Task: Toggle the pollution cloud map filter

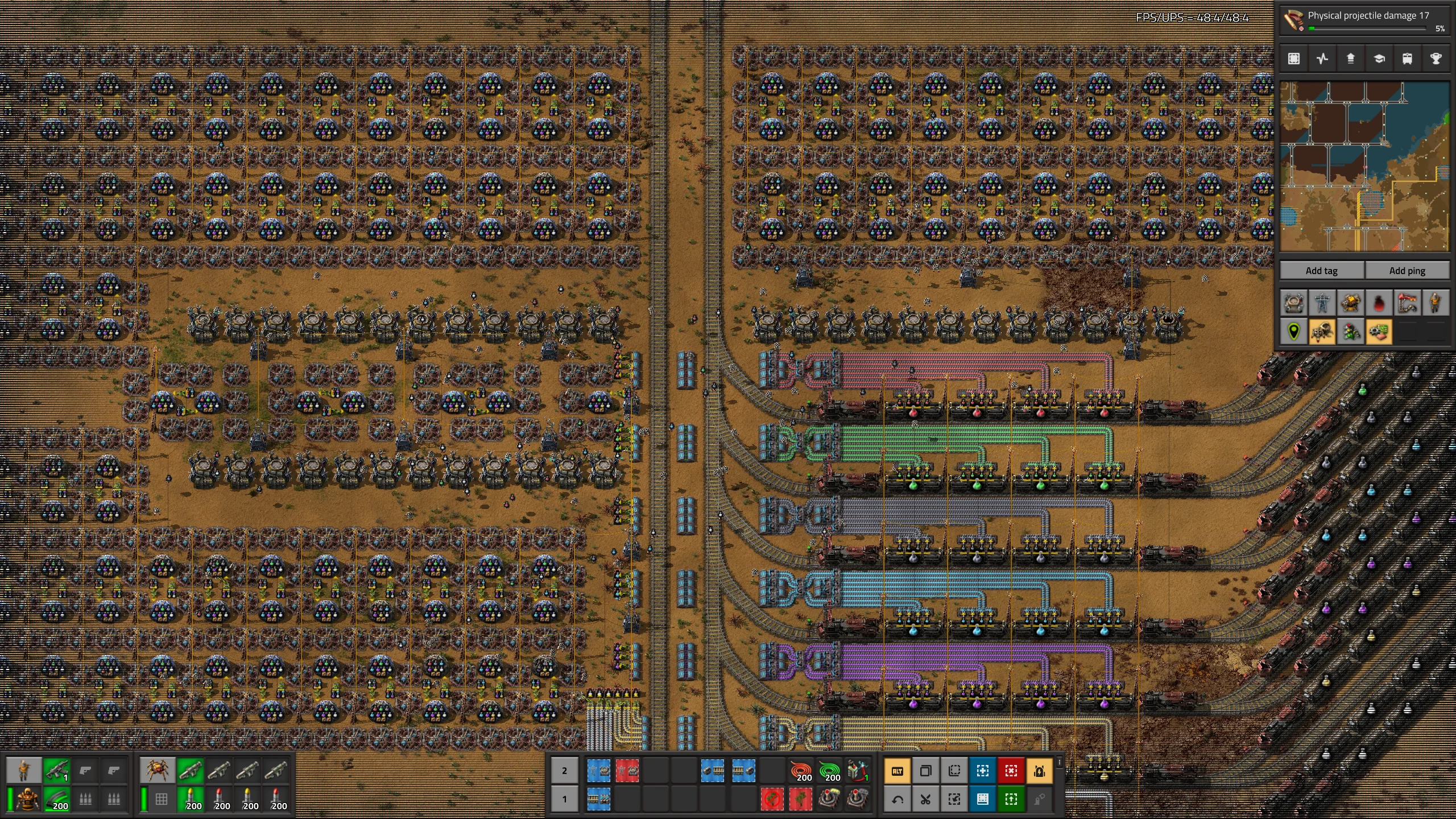Action: coord(1379,303)
